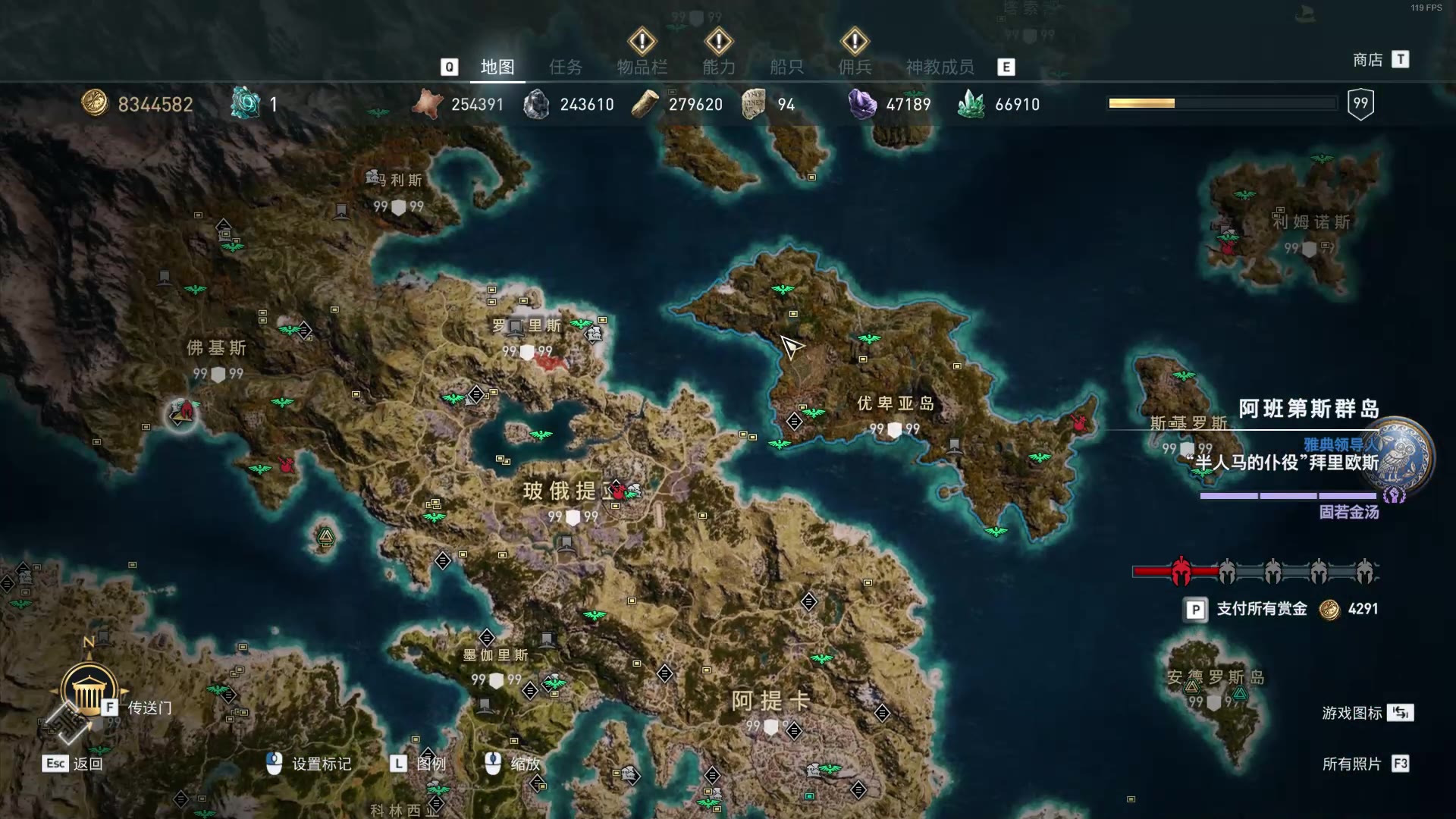This screenshot has height=819, width=1456.
Task: Select the 利姆诺斯 Lemnos island label
Action: (1311, 222)
